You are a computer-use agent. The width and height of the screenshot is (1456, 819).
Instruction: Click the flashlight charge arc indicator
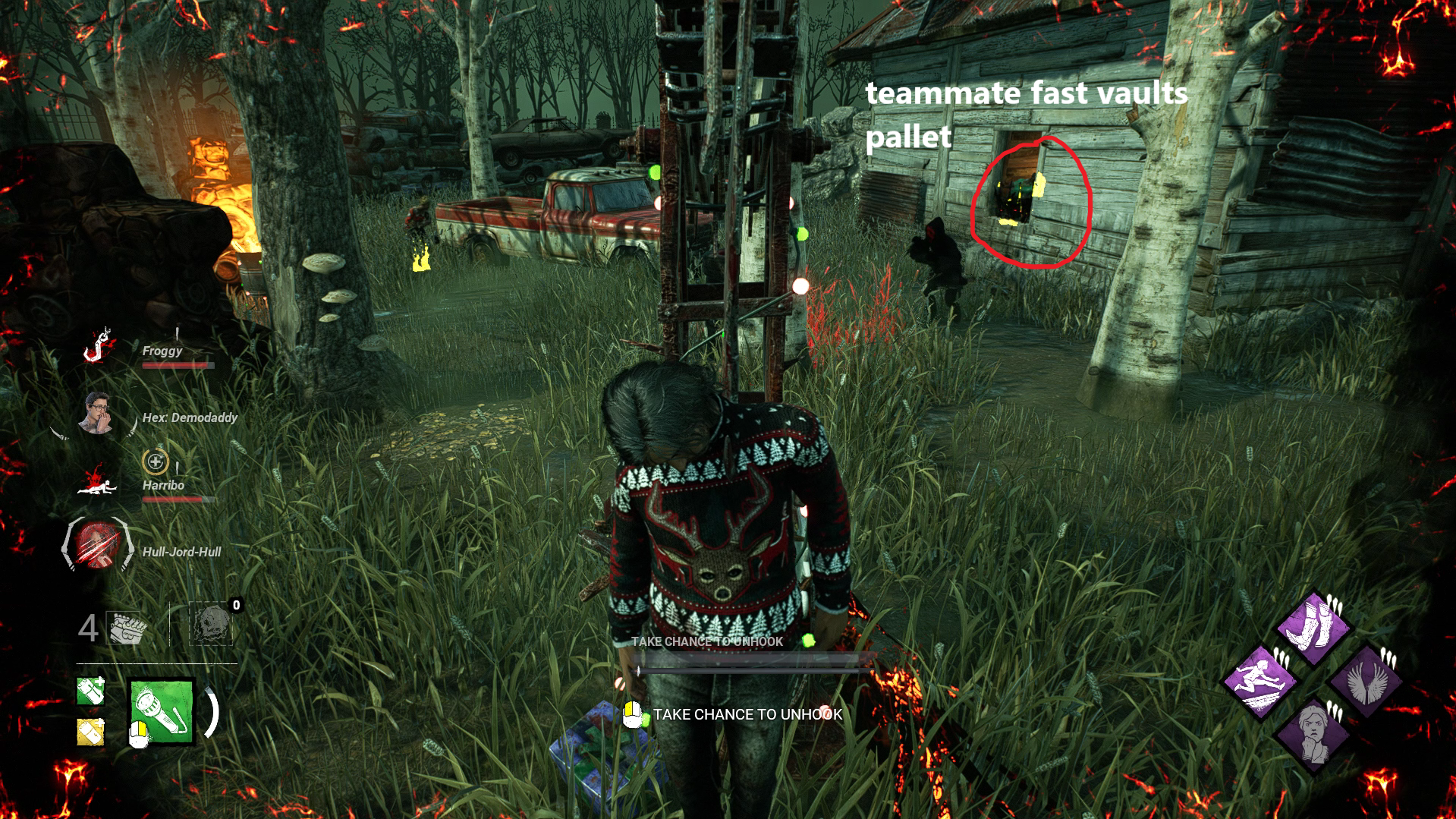coord(212,713)
